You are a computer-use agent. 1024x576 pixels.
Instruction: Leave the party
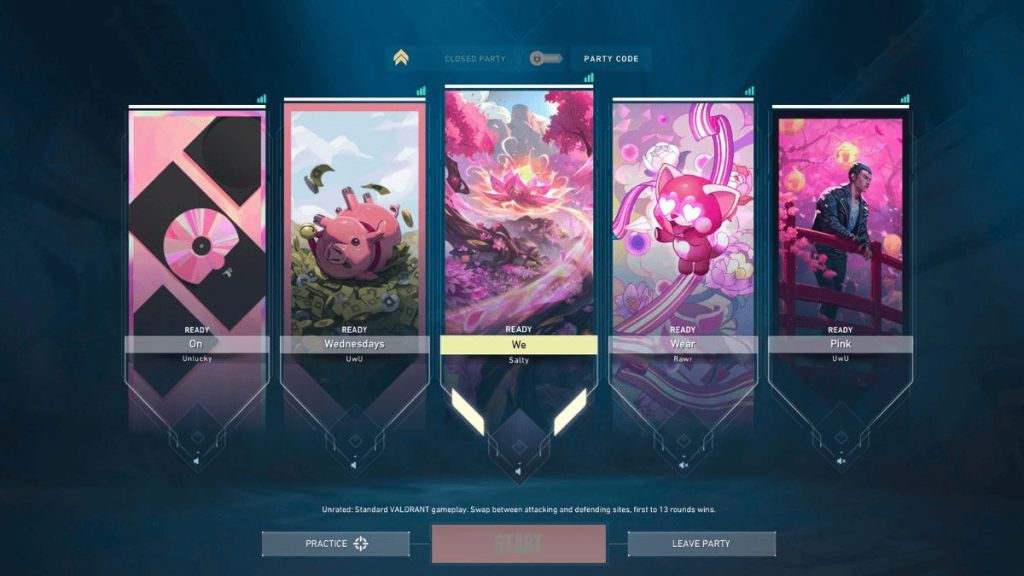tap(701, 544)
